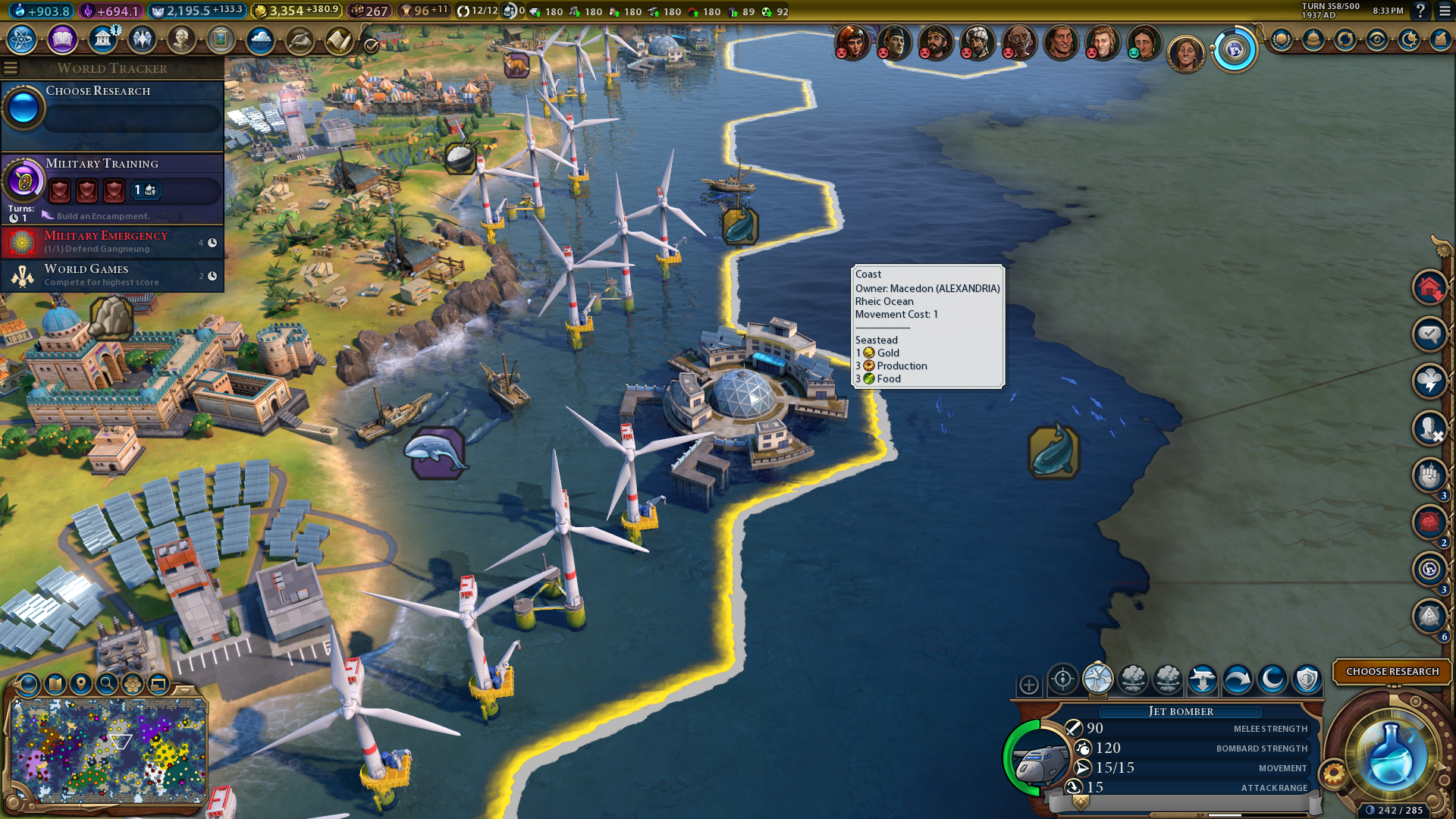The width and height of the screenshot is (1456, 819).
Task: Click the blue flask research orb
Action: click(1390, 756)
